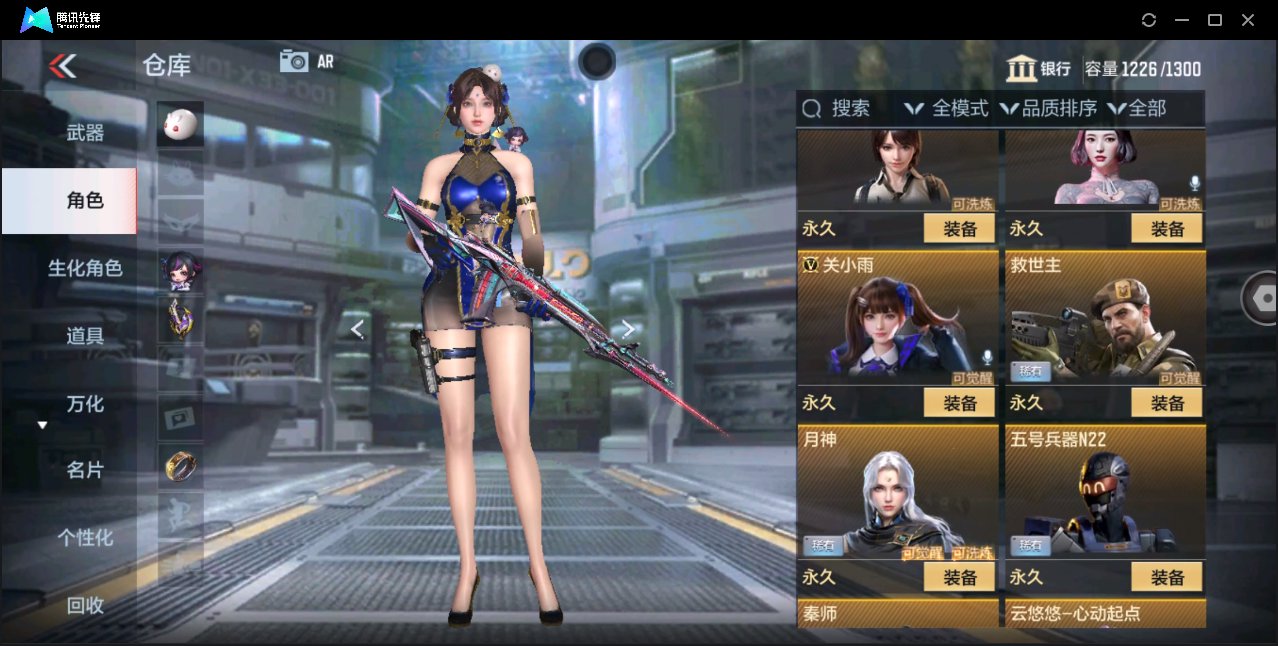Go back using the double-arrow button

(x=62, y=66)
